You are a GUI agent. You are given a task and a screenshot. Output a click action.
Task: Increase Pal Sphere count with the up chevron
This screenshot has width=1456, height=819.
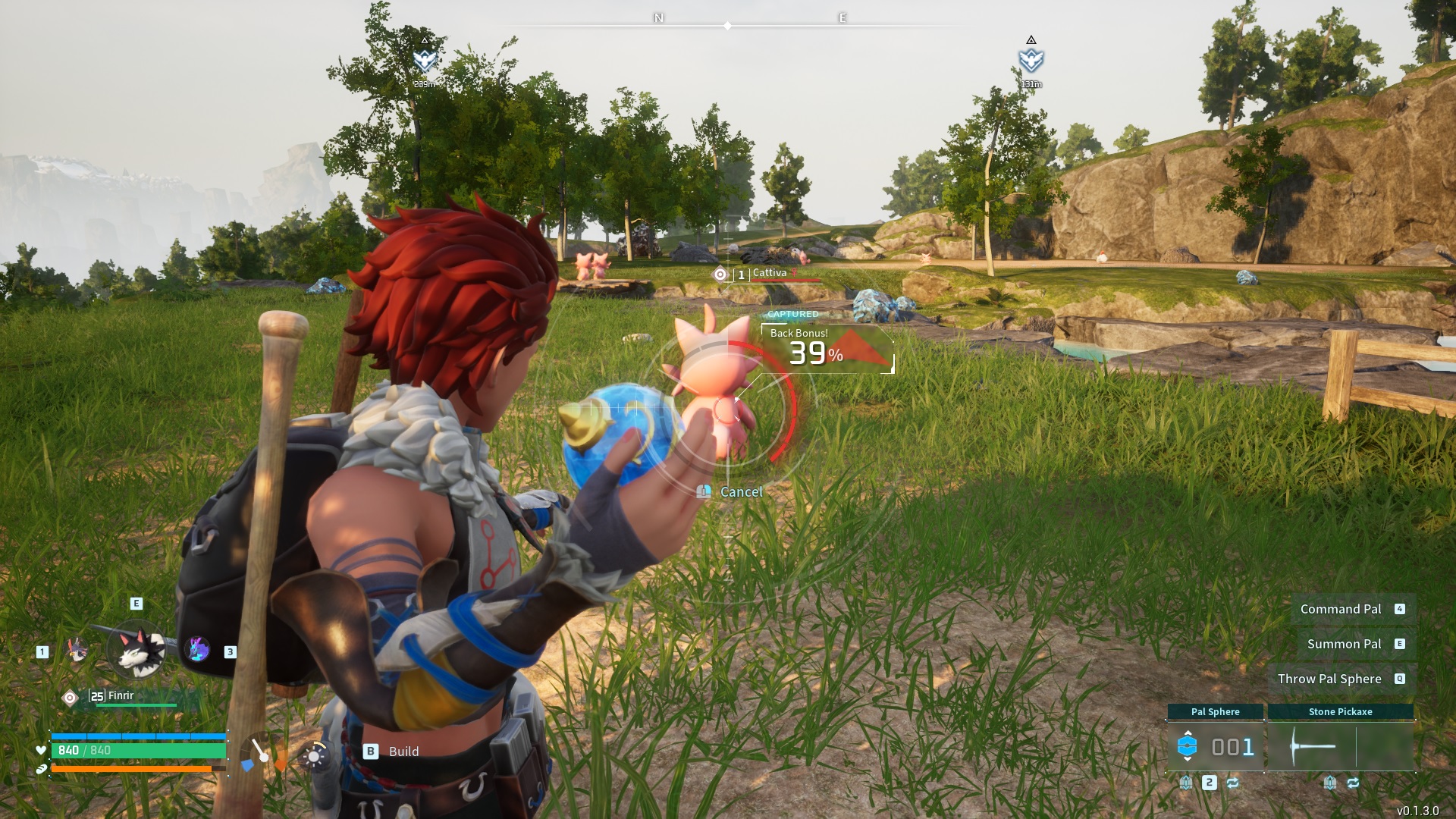(1188, 733)
